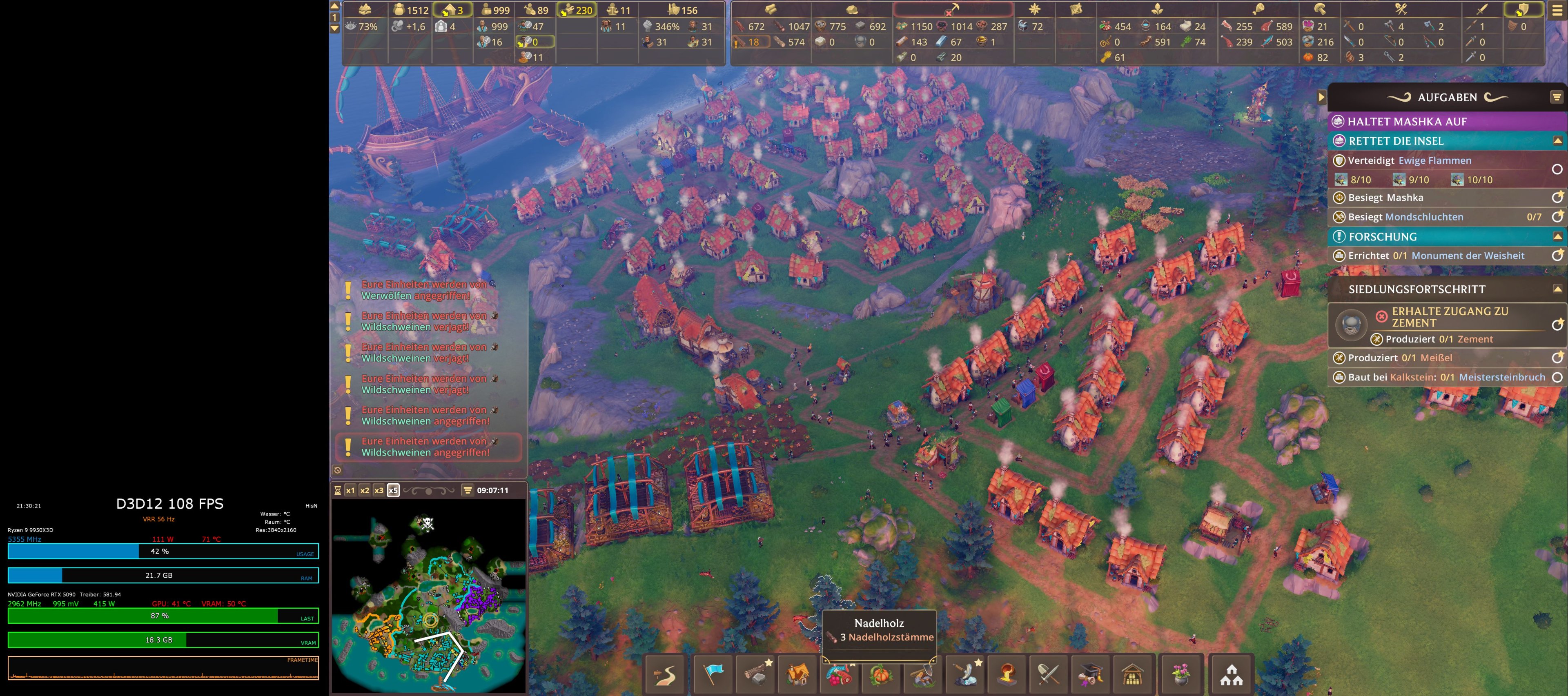Open the farming menu with the pumpkin icon

point(882,675)
